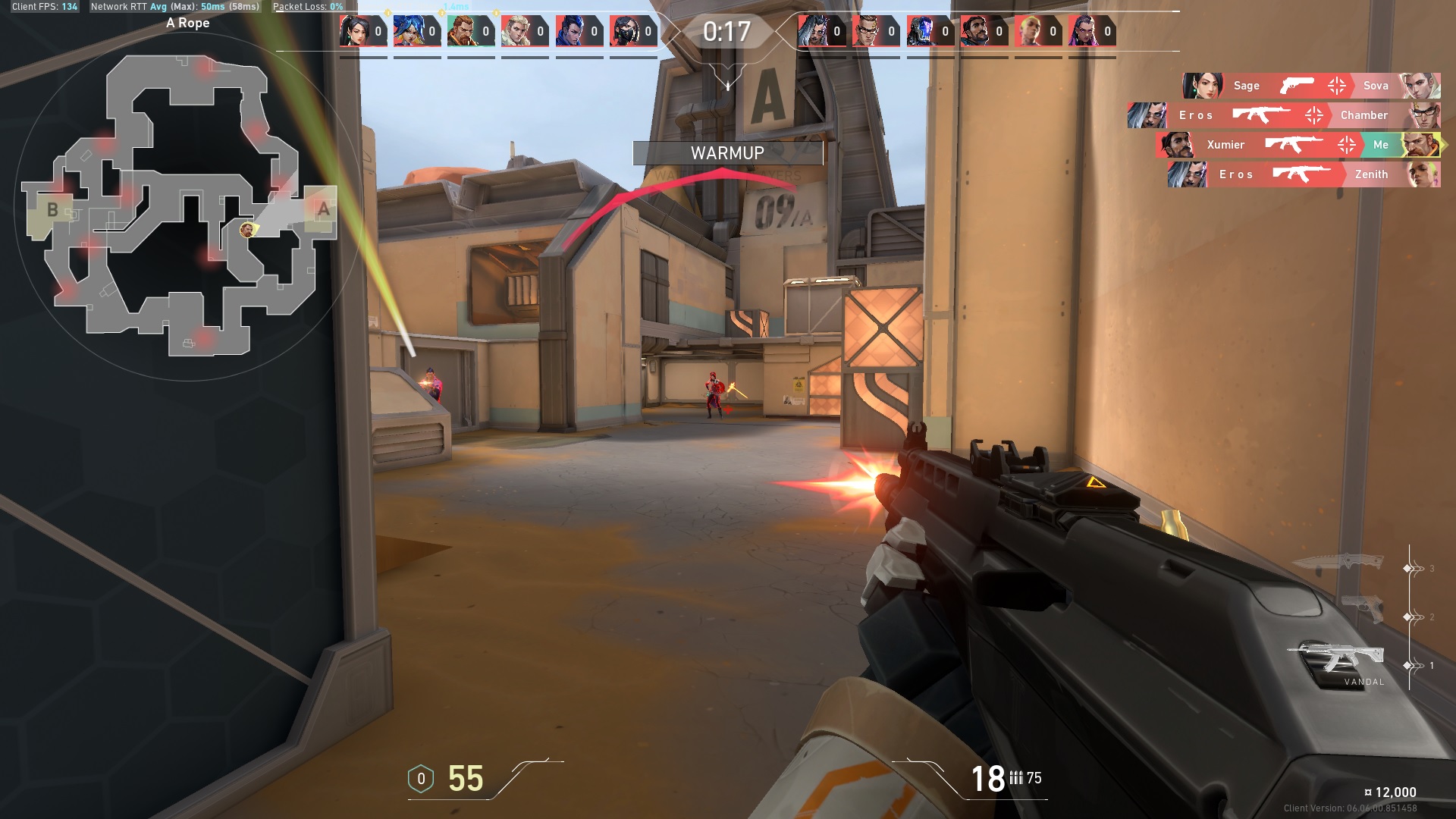Viewport: 1456px width, 819px height.
Task: Click the shield armor icon
Action: 421,779
